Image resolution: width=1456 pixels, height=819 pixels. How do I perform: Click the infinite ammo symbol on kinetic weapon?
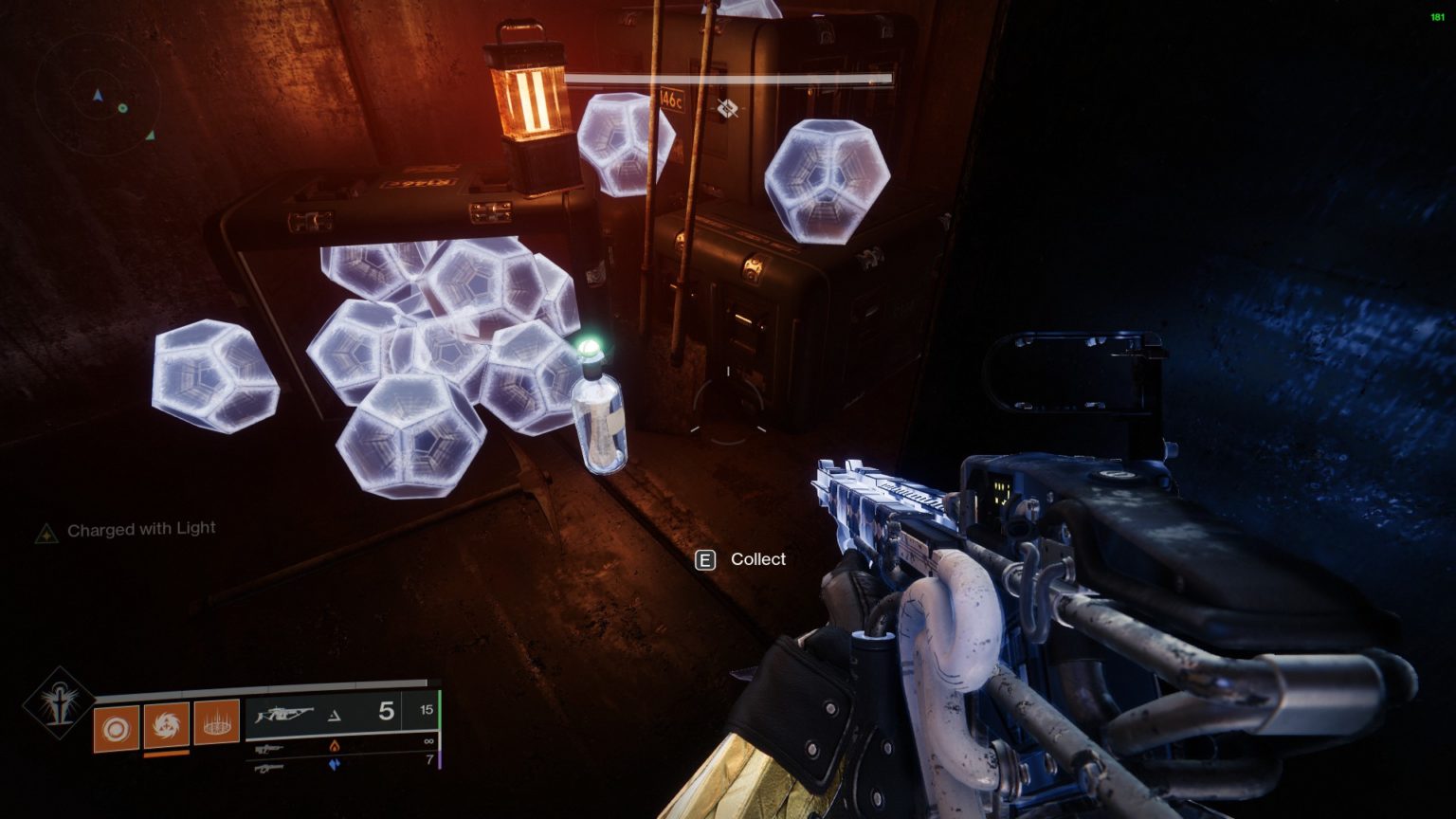pyautogui.click(x=428, y=742)
